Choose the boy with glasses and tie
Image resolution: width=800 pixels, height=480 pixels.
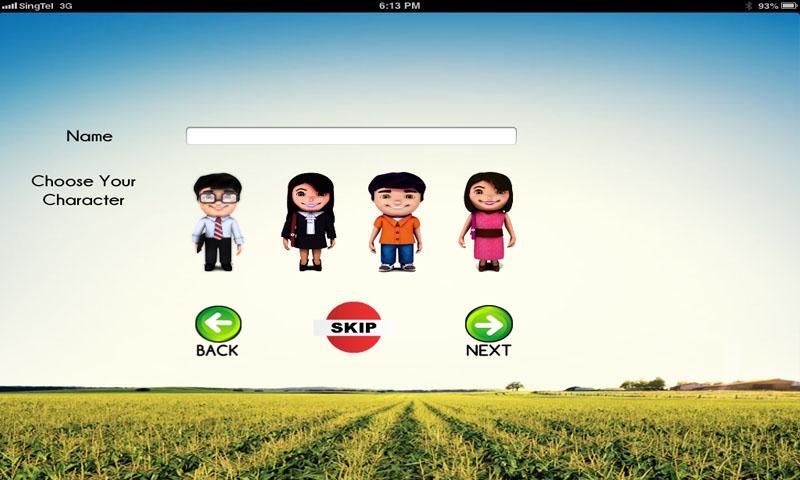click(217, 222)
